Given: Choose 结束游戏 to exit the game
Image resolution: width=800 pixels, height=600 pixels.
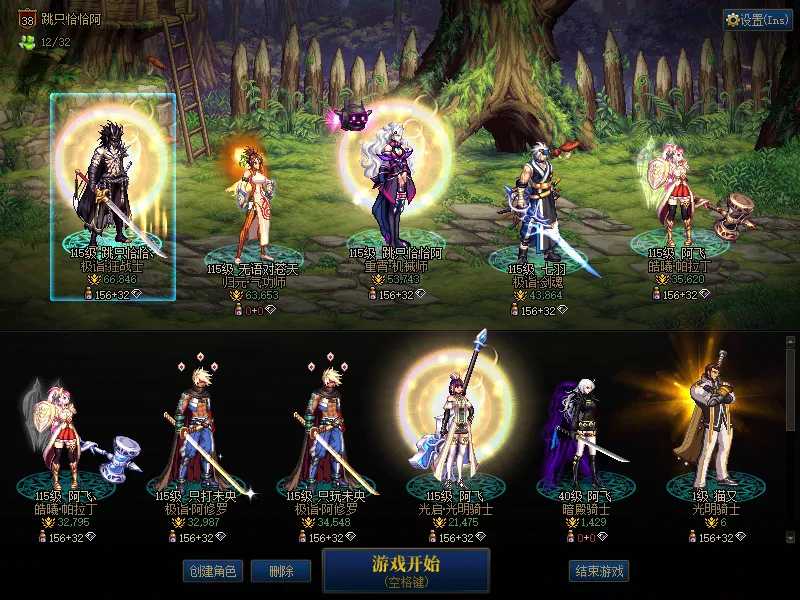Looking at the screenshot, I should (x=599, y=571).
